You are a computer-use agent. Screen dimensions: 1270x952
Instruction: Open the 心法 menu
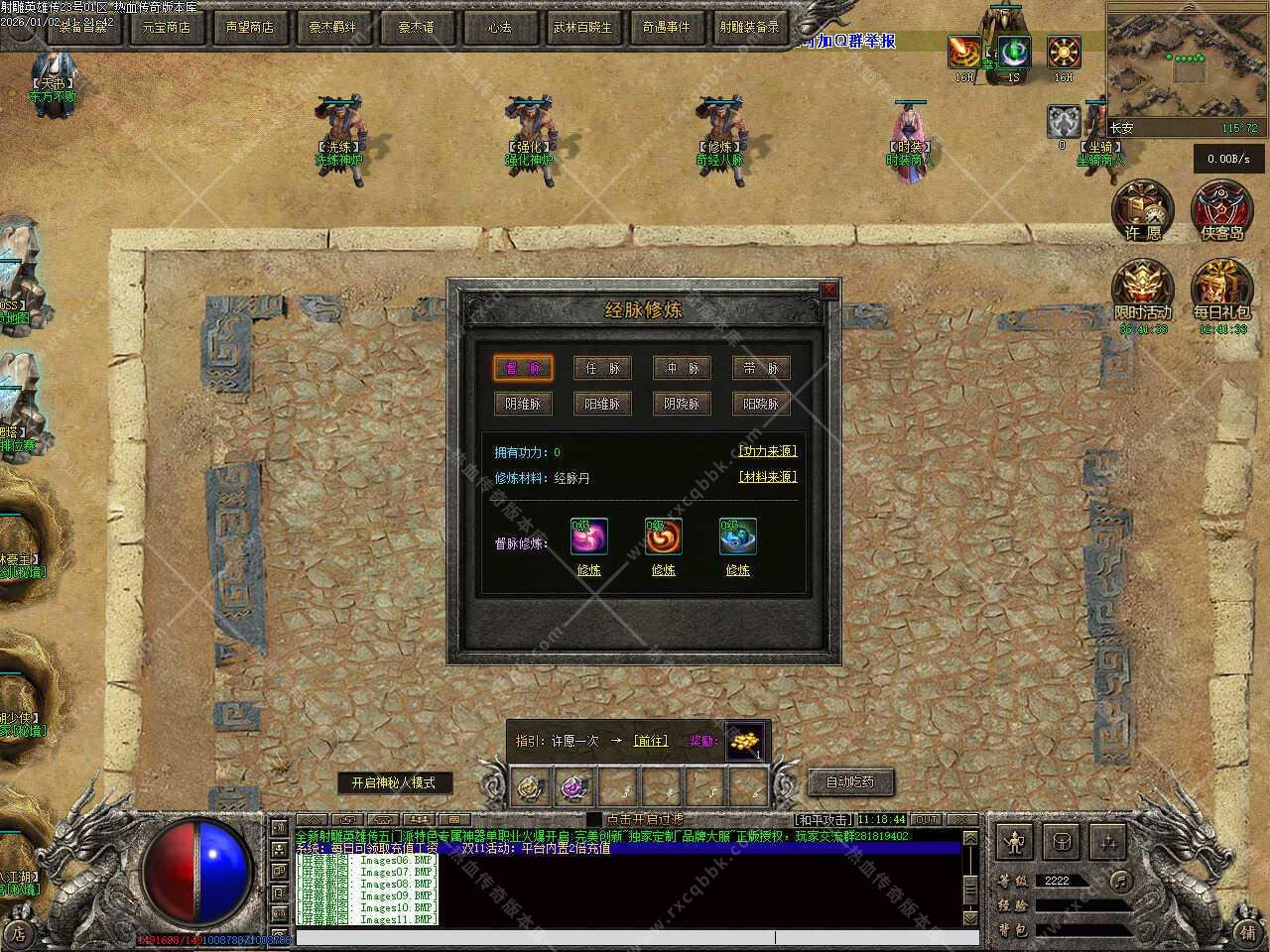[499, 27]
